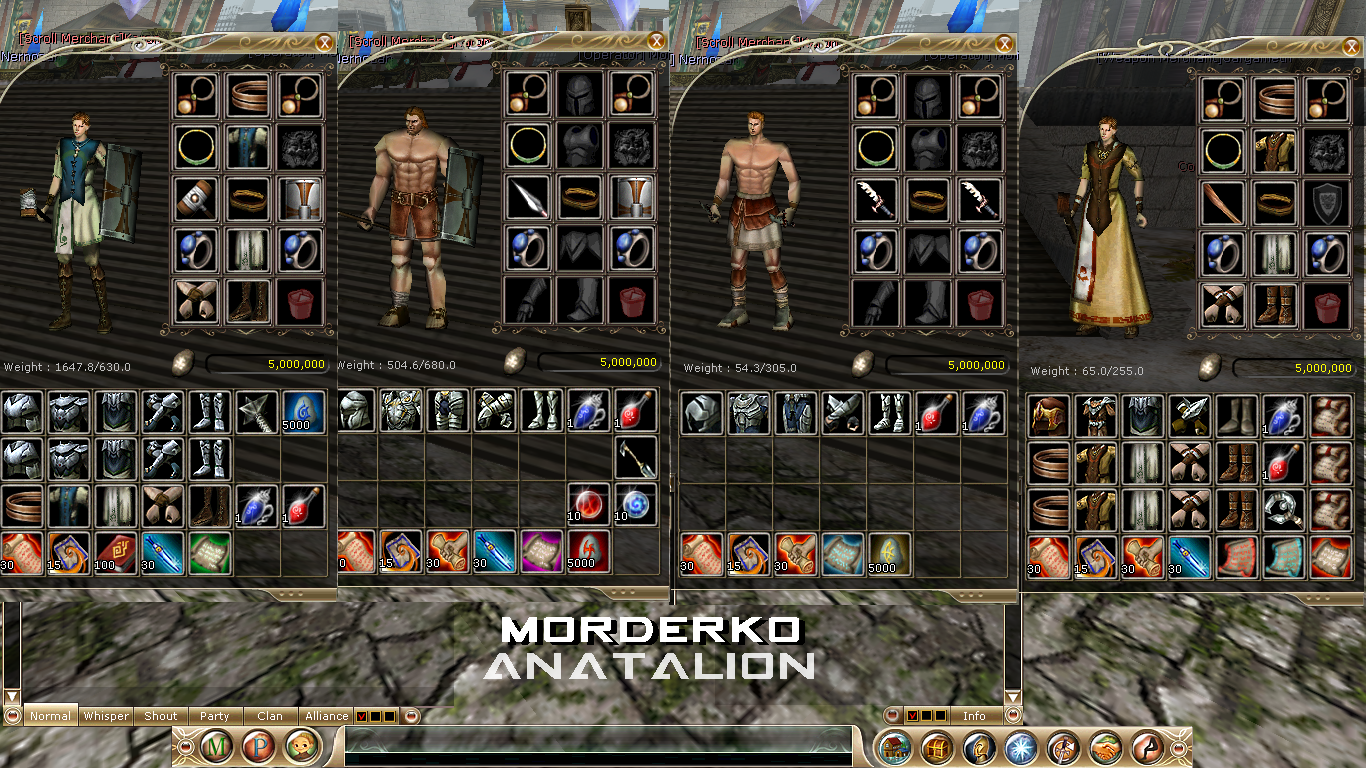This screenshot has height=768, width=1366.
Task: Open trade with the handshake icon
Action: tap(1105, 745)
